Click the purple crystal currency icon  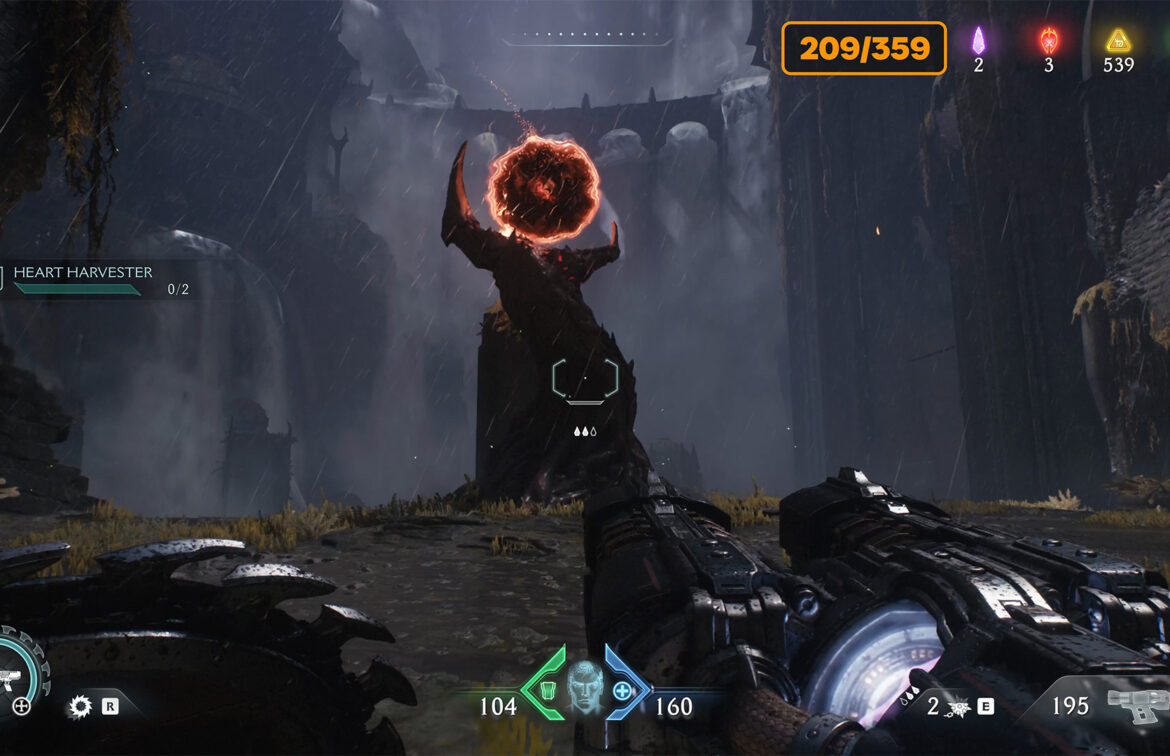click(x=978, y=41)
